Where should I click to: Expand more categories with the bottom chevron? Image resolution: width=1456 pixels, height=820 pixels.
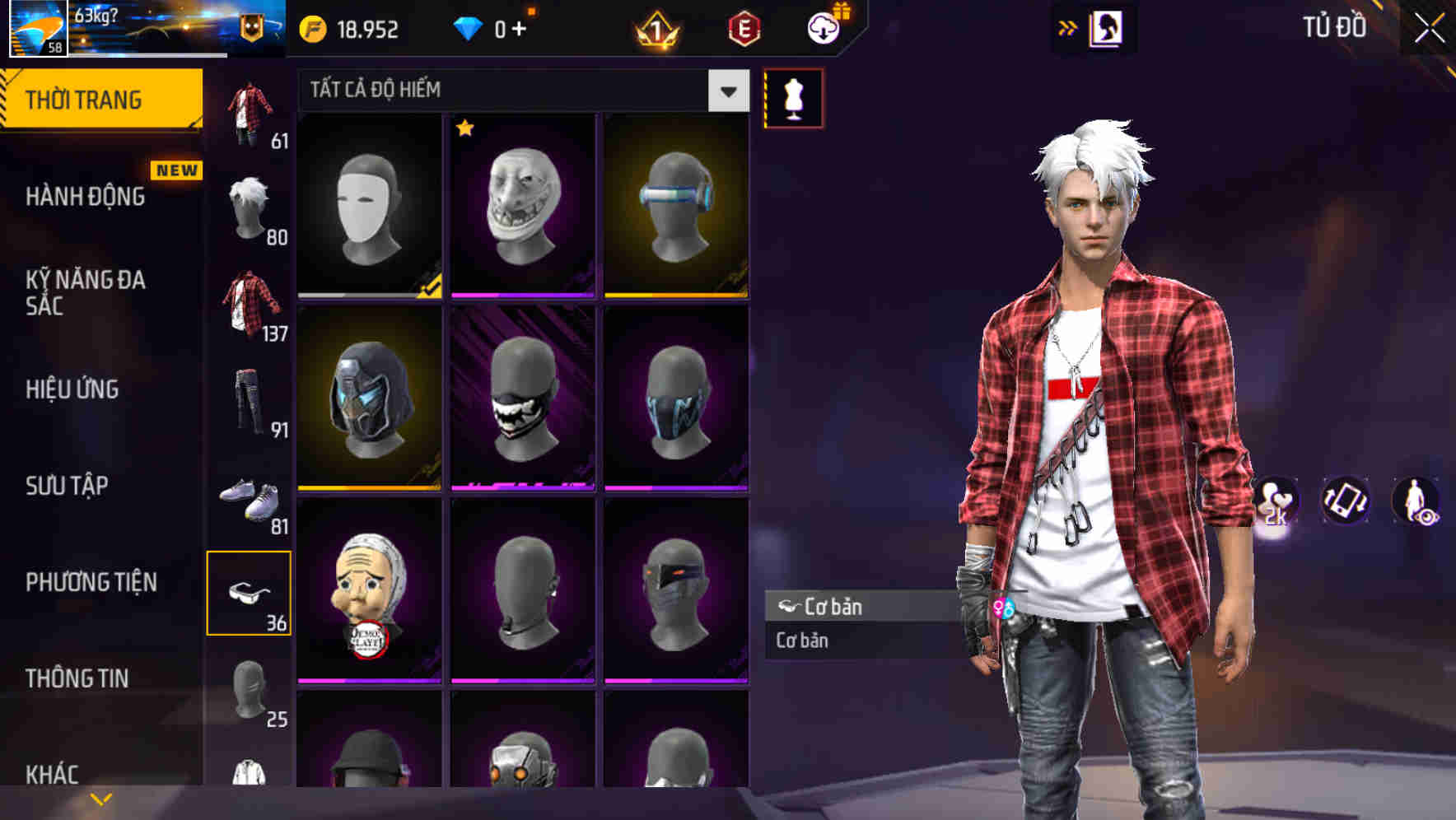point(101,799)
